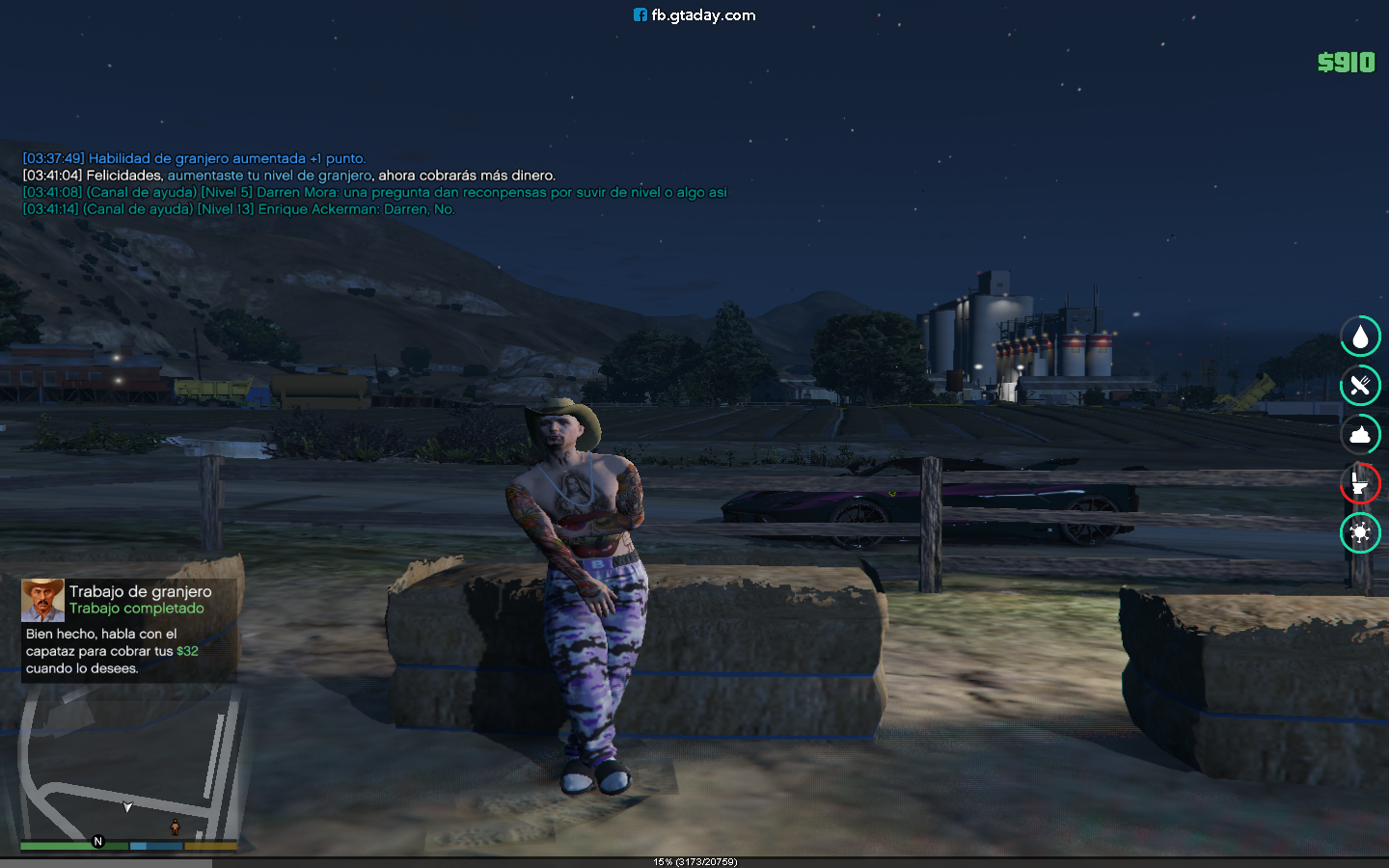
Task: Select the farmer portrait in the notification
Action: click(42, 600)
